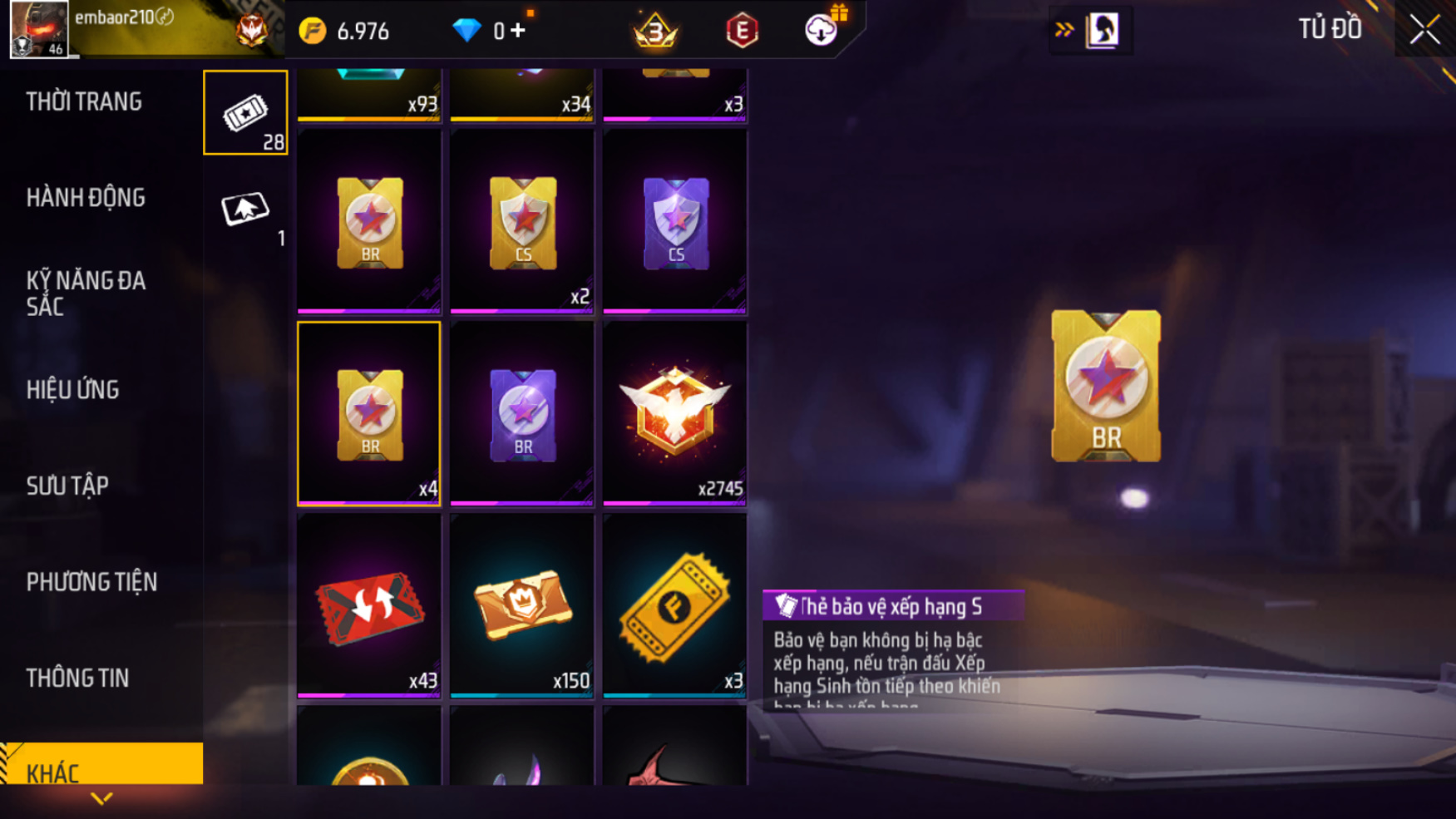
Task: Show the Thông Tin section
Action: [77, 678]
